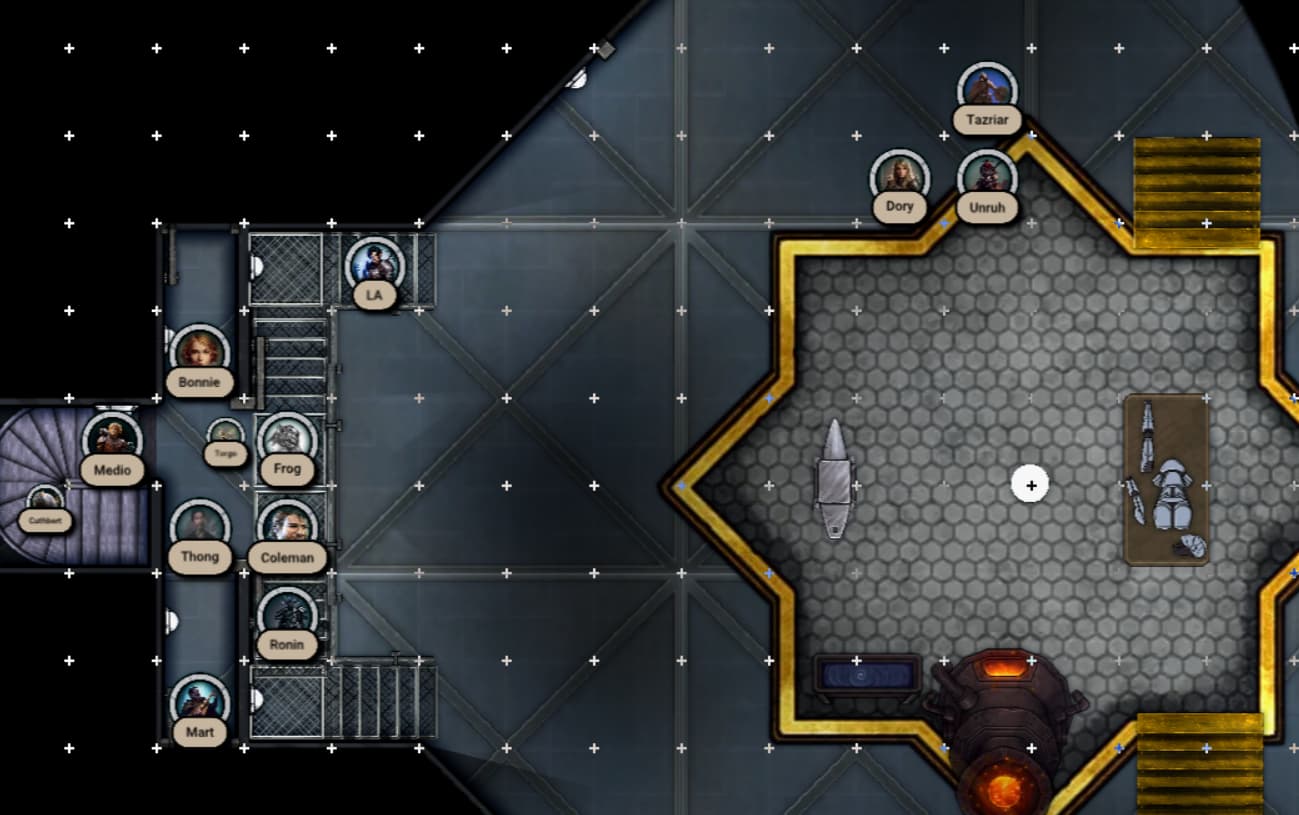The image size is (1299, 815).
Task: Choose the Coleman token
Action: click(287, 528)
